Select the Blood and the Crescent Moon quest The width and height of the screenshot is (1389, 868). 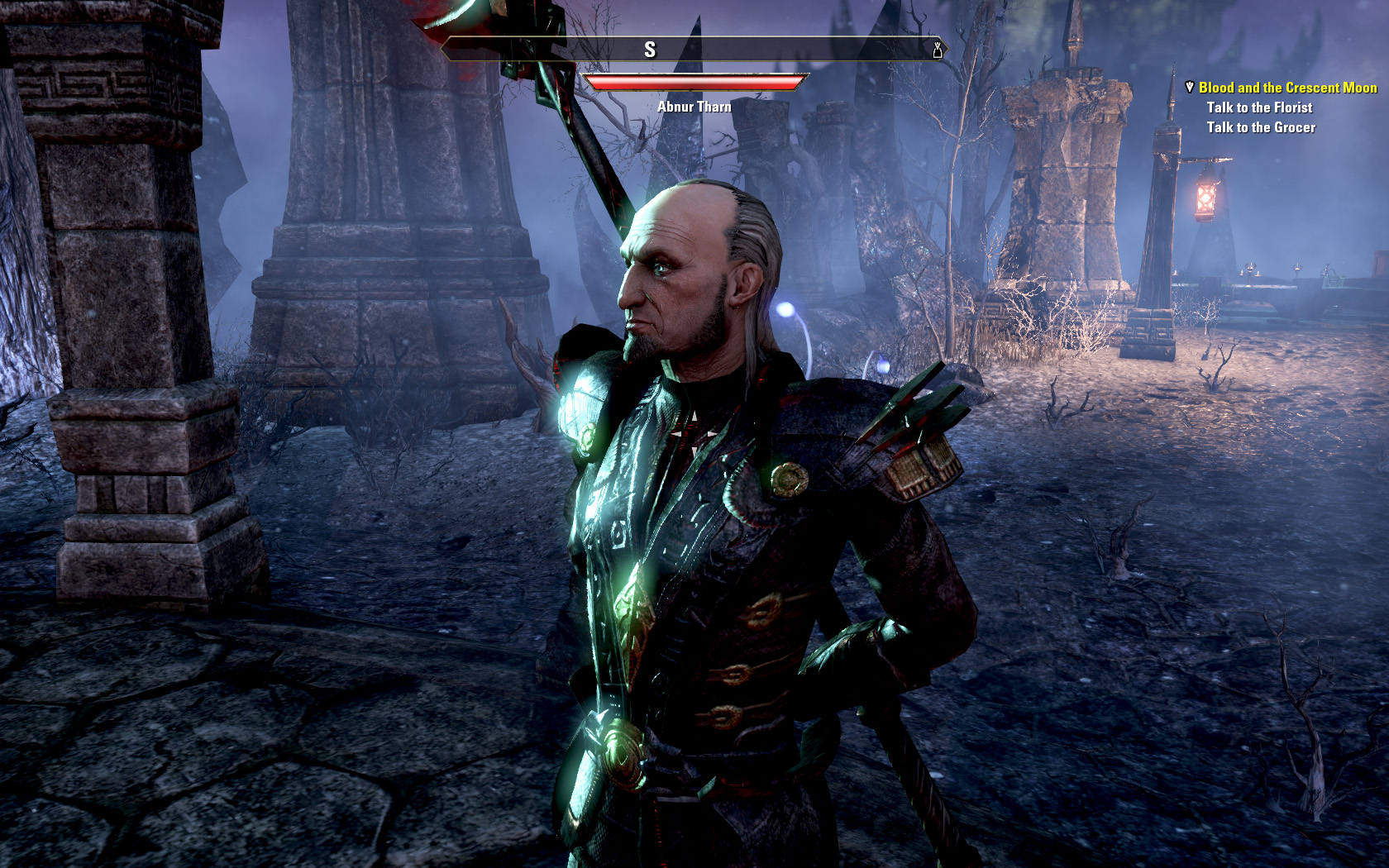(x=1287, y=88)
